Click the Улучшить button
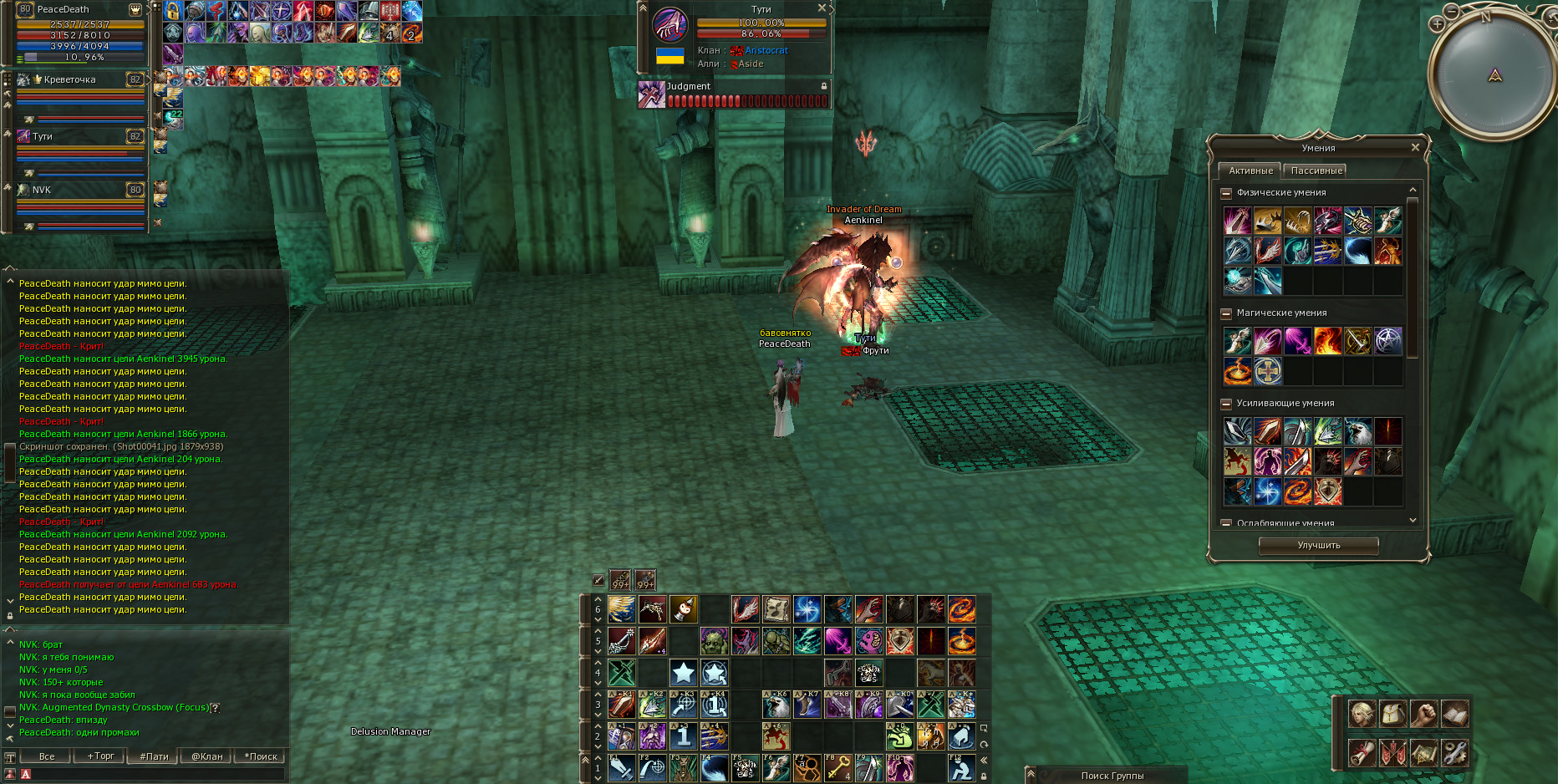Image resolution: width=1568 pixels, height=784 pixels. pyautogui.click(x=1318, y=545)
